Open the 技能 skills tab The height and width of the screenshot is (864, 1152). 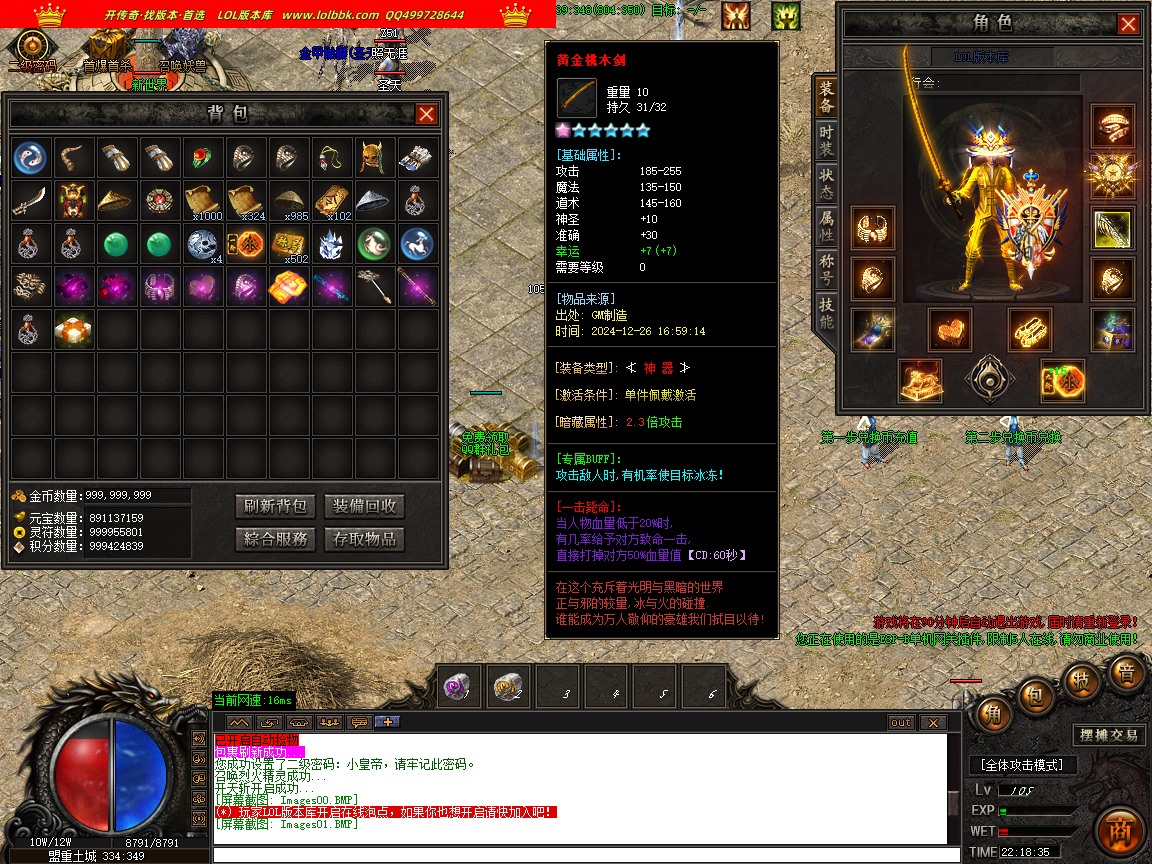coord(826,313)
